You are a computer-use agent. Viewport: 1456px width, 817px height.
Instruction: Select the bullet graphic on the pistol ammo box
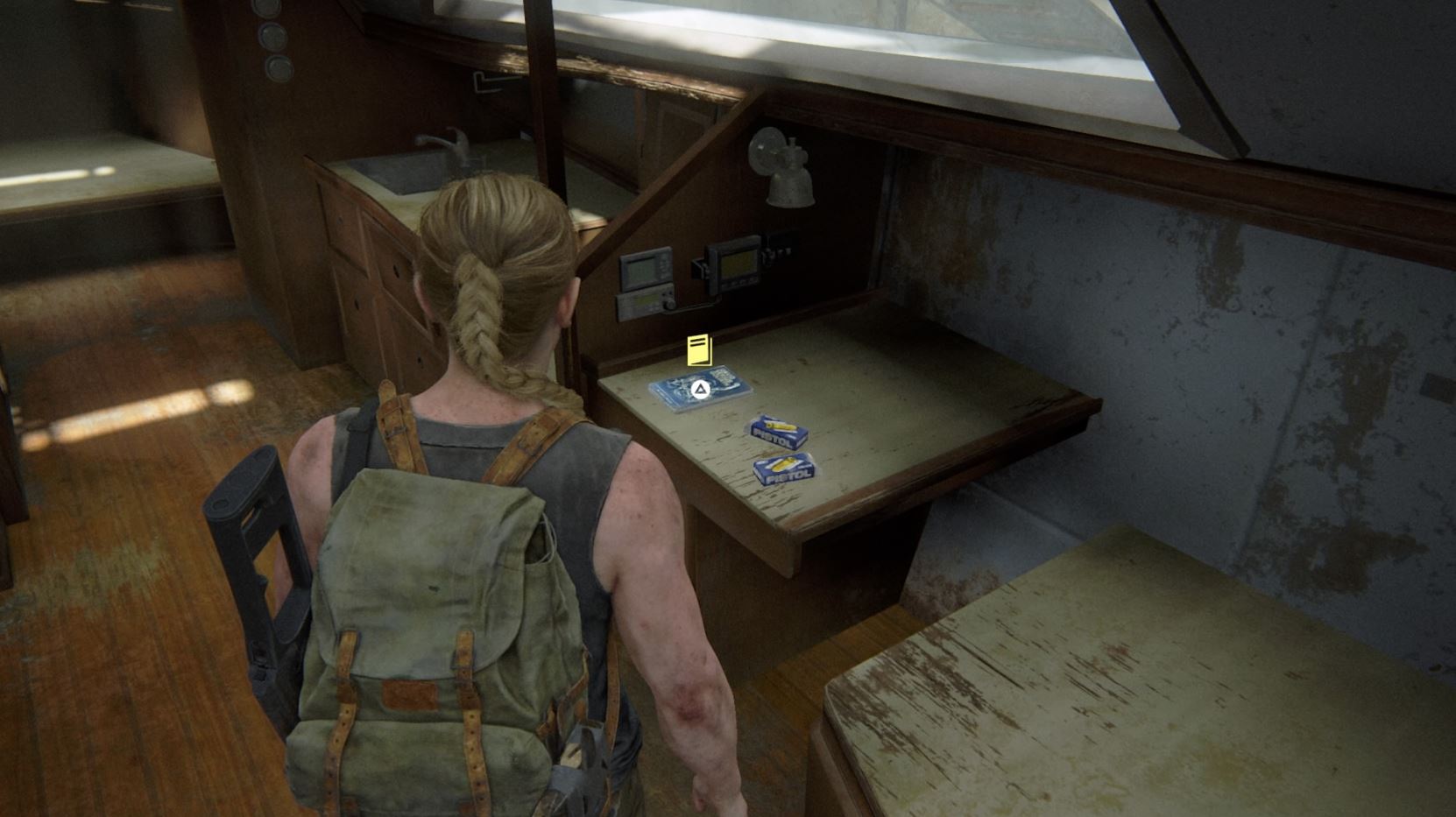[782, 461]
